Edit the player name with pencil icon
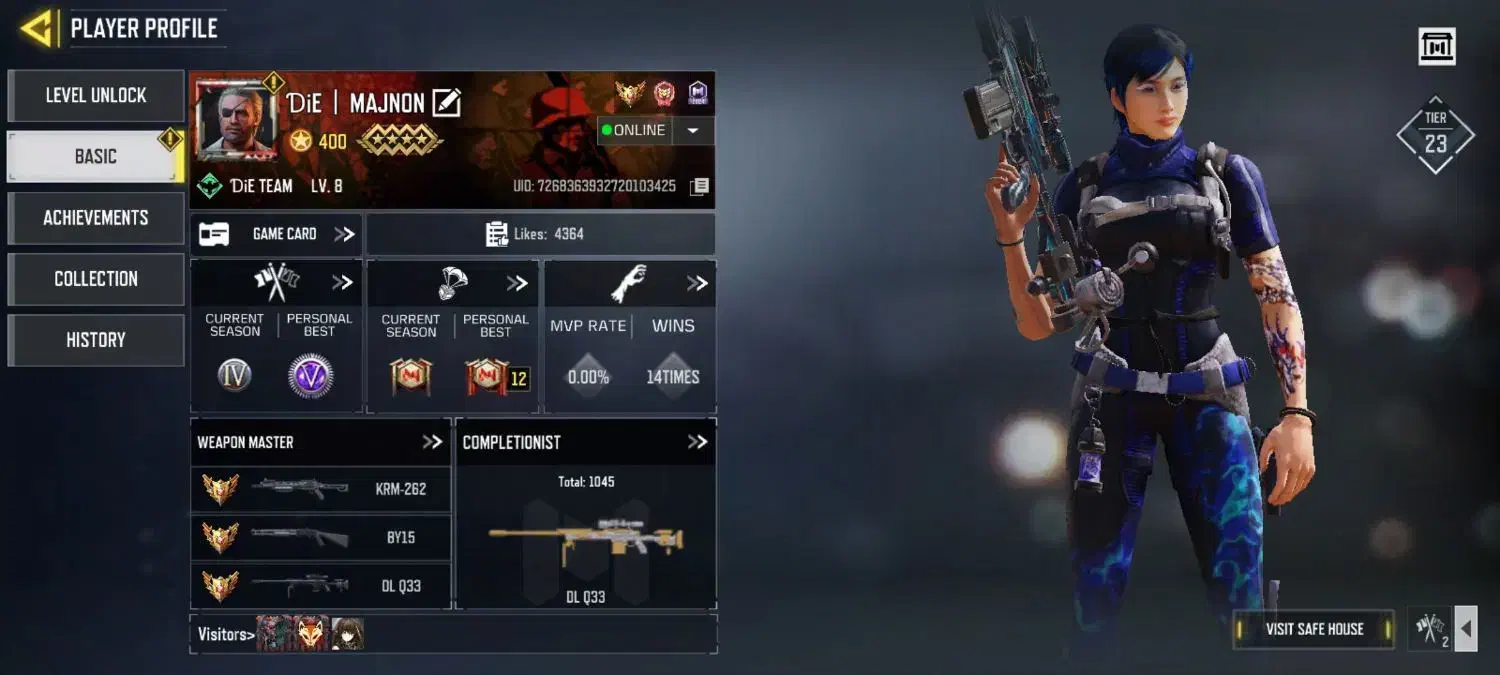1500x675 pixels. tap(446, 102)
